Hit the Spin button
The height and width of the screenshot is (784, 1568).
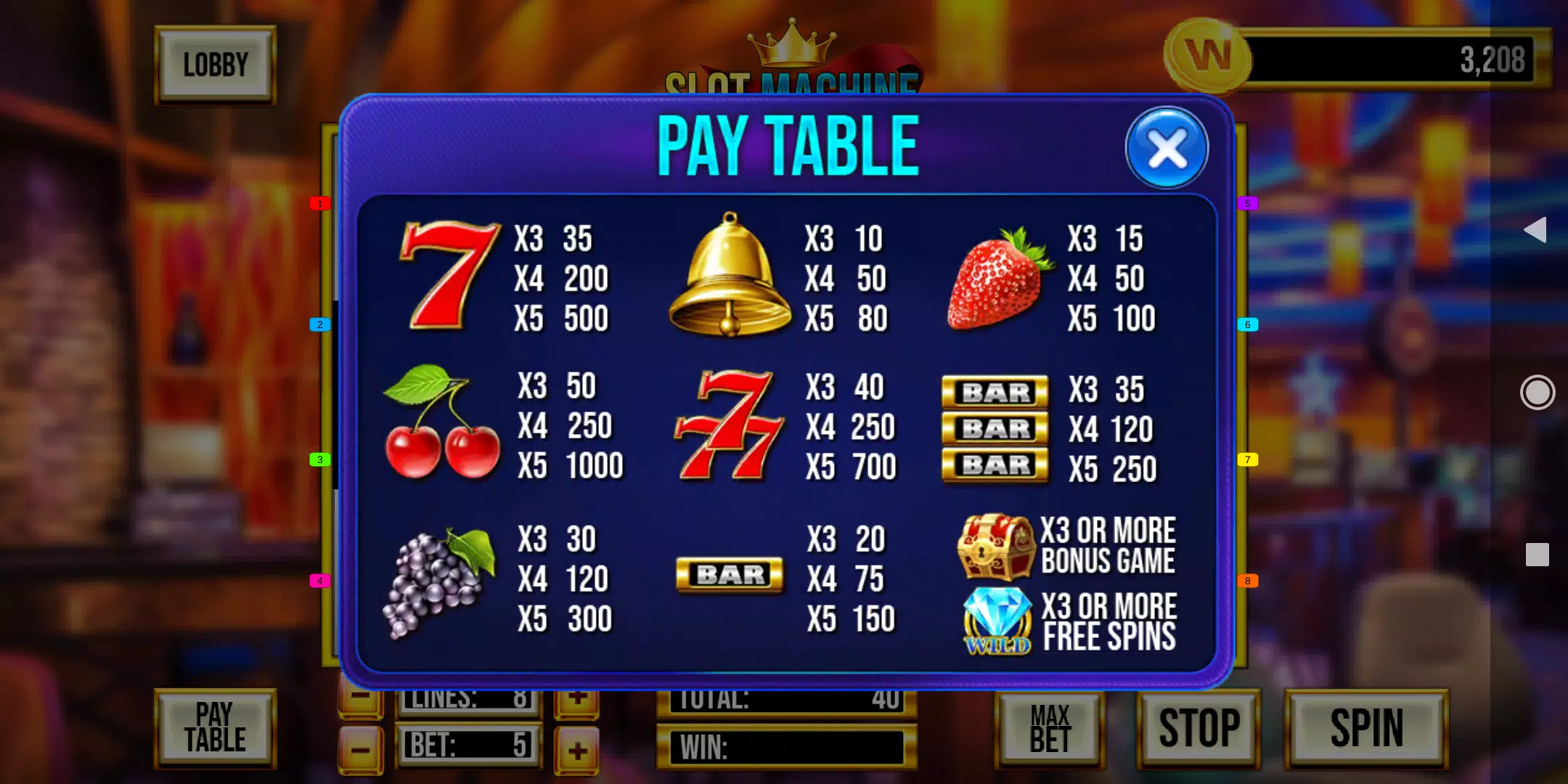click(x=1366, y=728)
